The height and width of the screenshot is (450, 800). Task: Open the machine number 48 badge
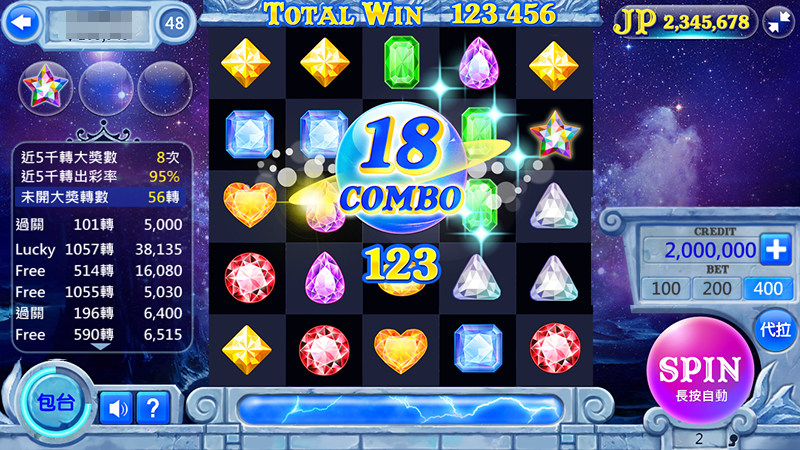(176, 21)
